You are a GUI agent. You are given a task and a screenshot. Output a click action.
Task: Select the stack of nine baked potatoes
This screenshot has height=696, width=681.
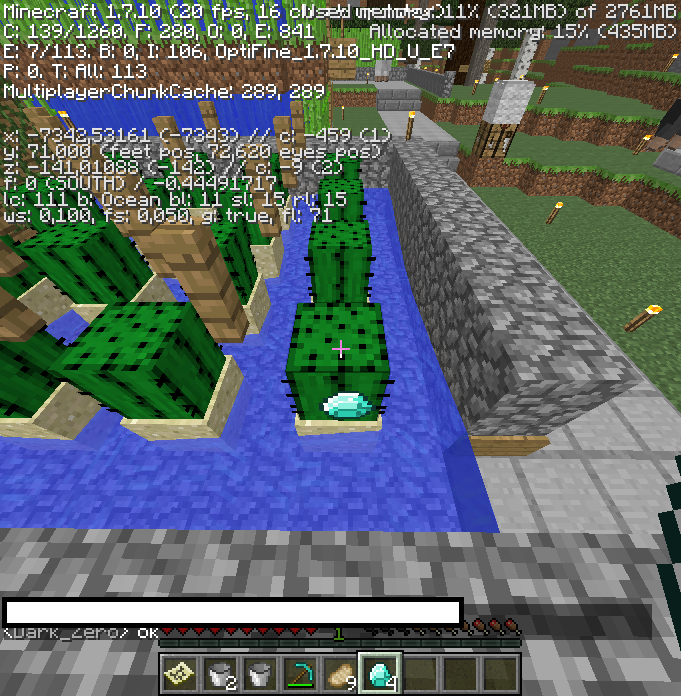340,674
